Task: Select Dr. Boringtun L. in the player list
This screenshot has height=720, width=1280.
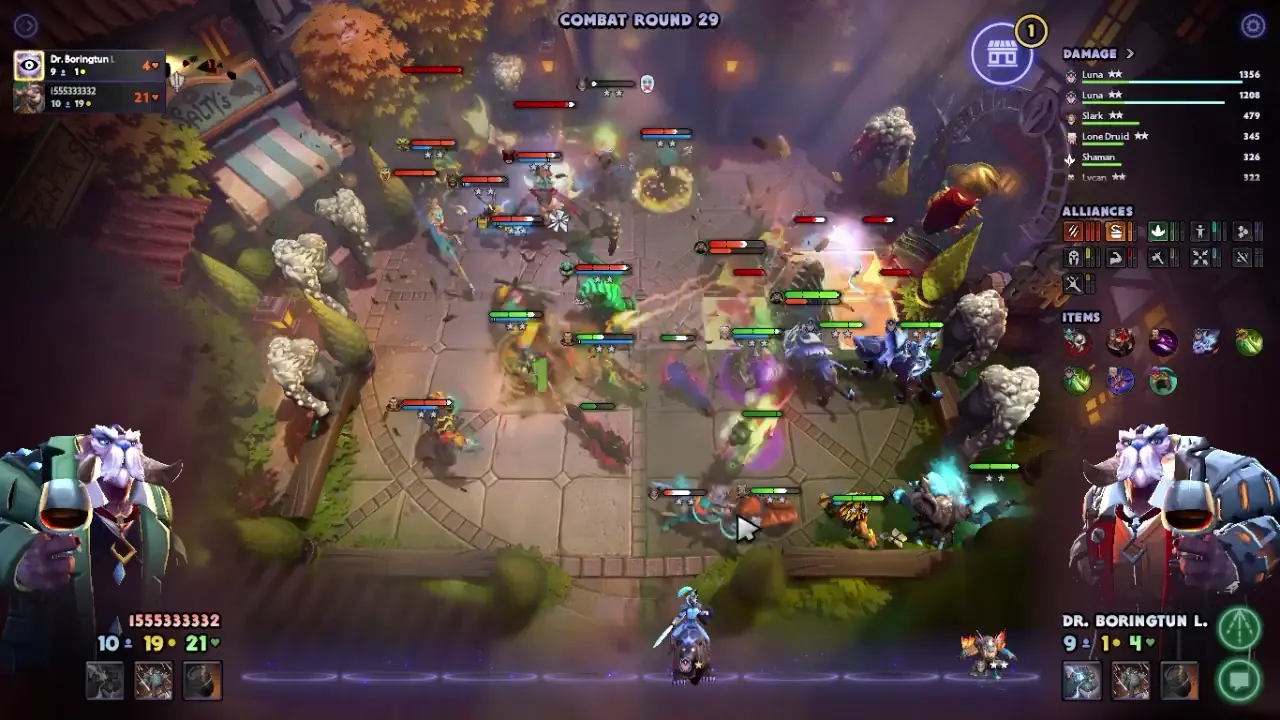Action: [90, 66]
